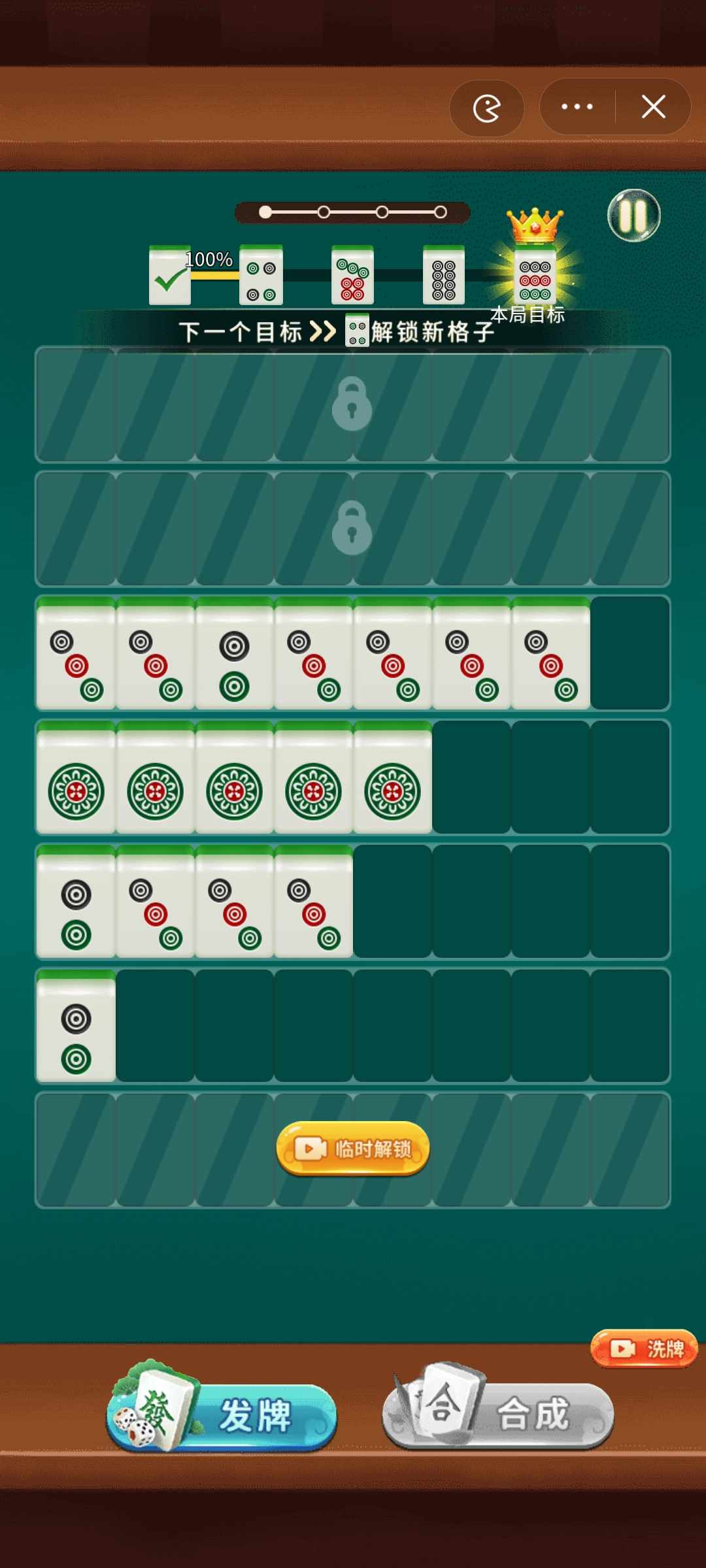Tap the crowned round-goal tile icon

(x=535, y=276)
